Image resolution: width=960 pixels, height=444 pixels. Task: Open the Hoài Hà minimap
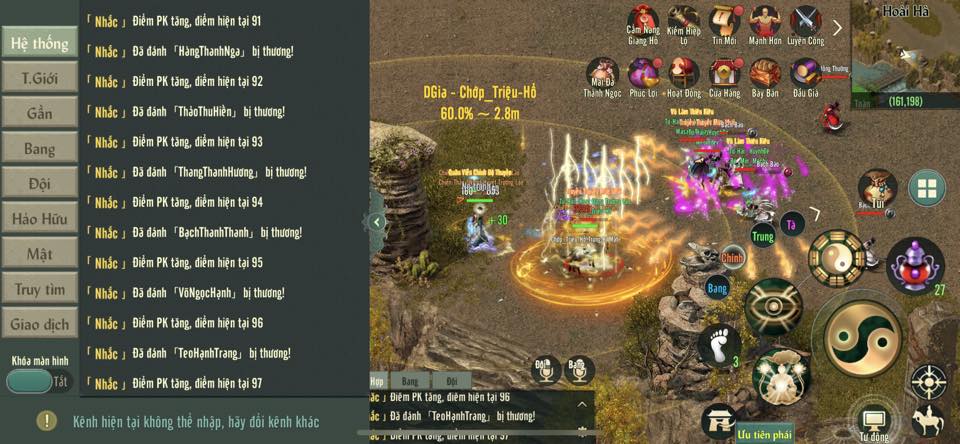(x=905, y=56)
